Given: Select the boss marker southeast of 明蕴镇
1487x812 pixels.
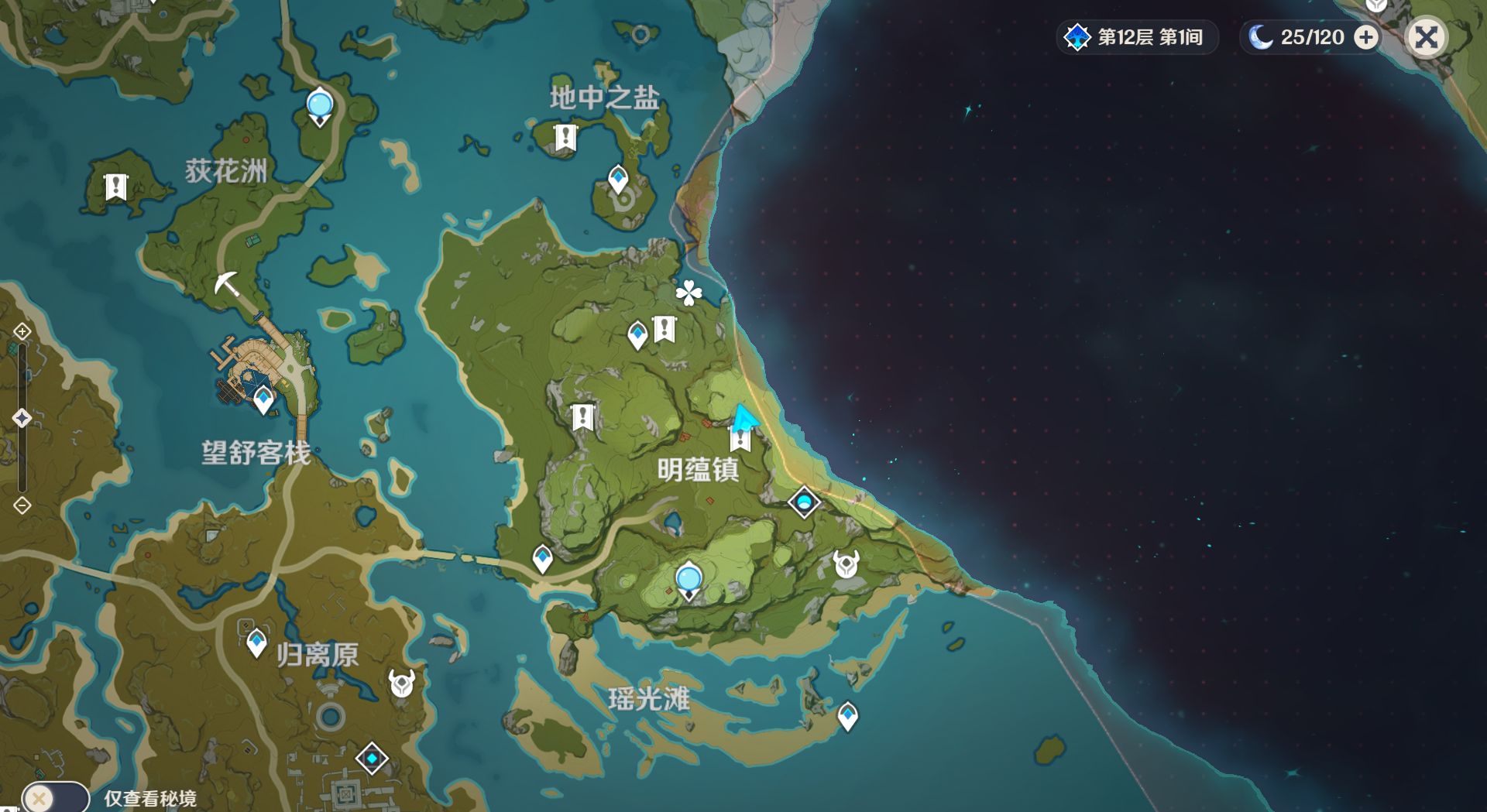Looking at the screenshot, I should 846,564.
